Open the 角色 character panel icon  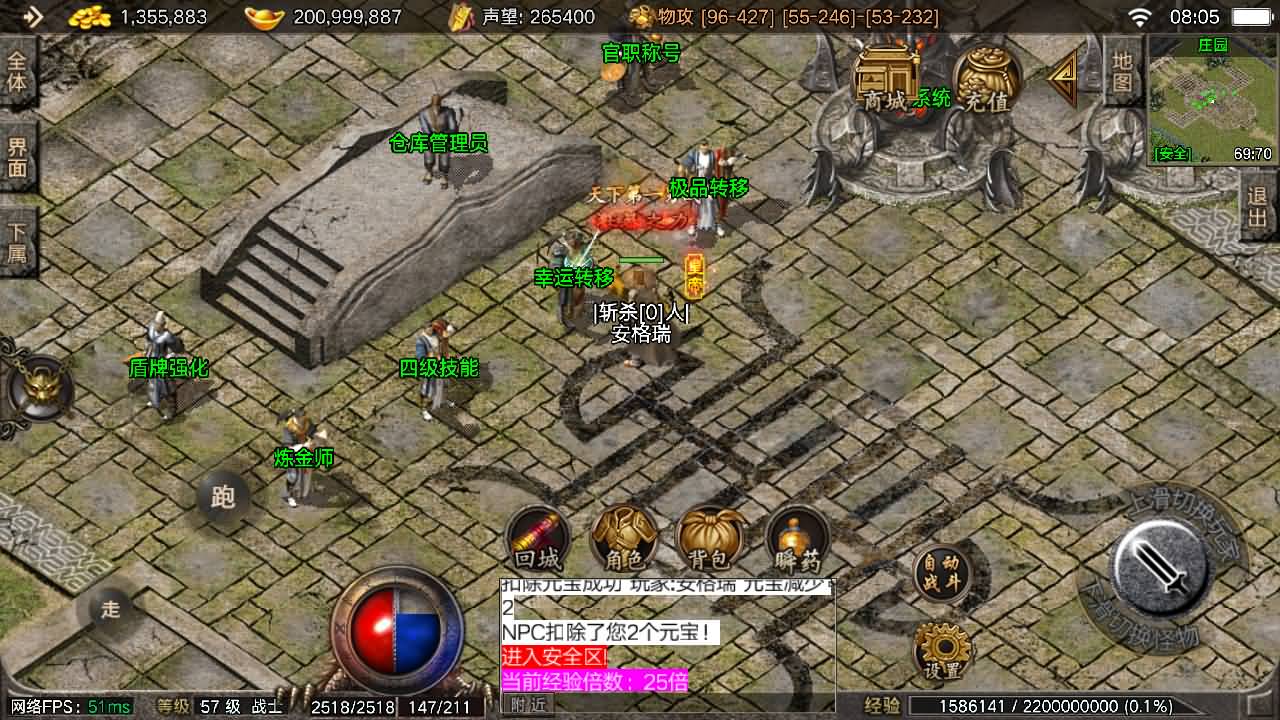click(623, 540)
